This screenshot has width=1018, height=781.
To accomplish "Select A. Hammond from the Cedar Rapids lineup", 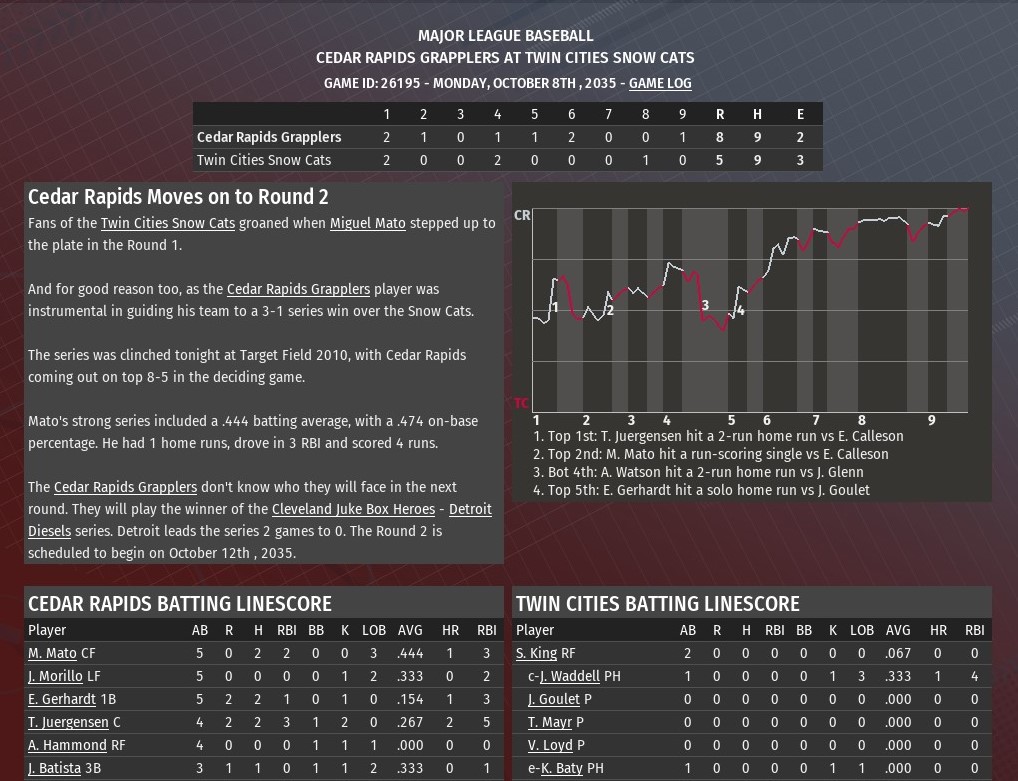I will point(67,745).
